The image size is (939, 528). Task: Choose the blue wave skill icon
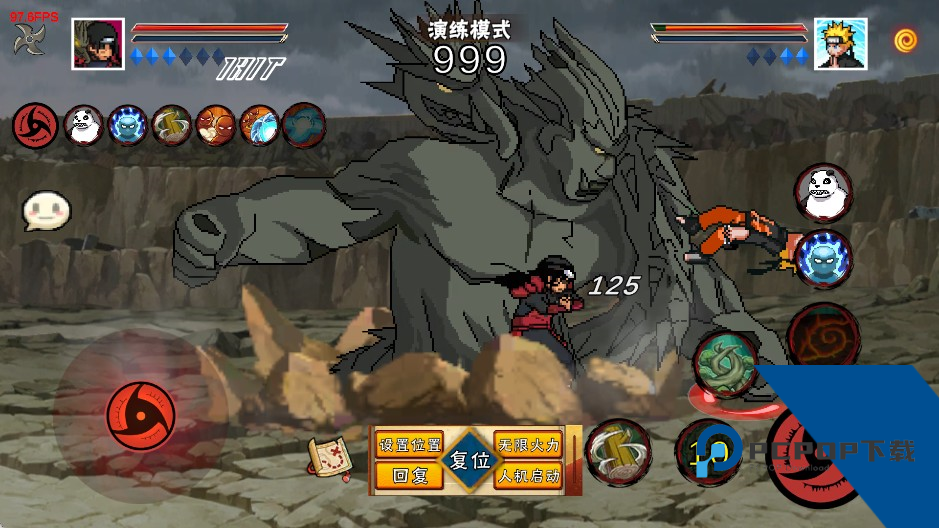click(260, 125)
